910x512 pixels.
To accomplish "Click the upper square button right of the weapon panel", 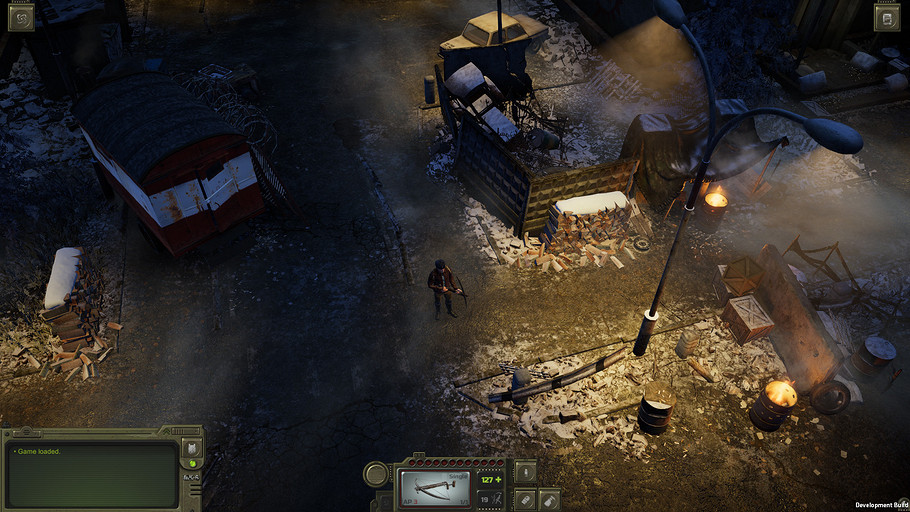I will pos(525,472).
